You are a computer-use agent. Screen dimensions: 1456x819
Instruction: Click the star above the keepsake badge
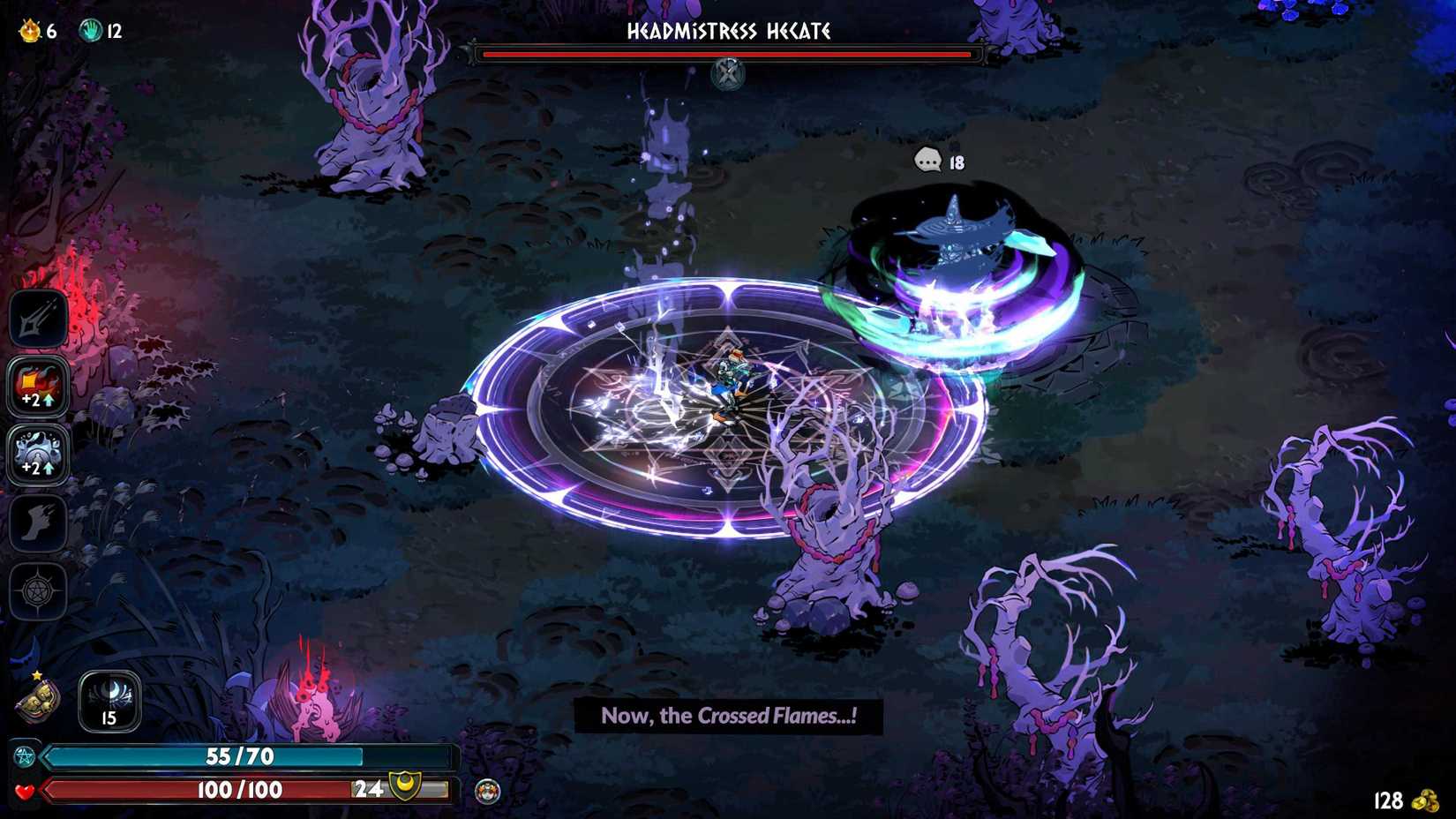tap(36, 673)
